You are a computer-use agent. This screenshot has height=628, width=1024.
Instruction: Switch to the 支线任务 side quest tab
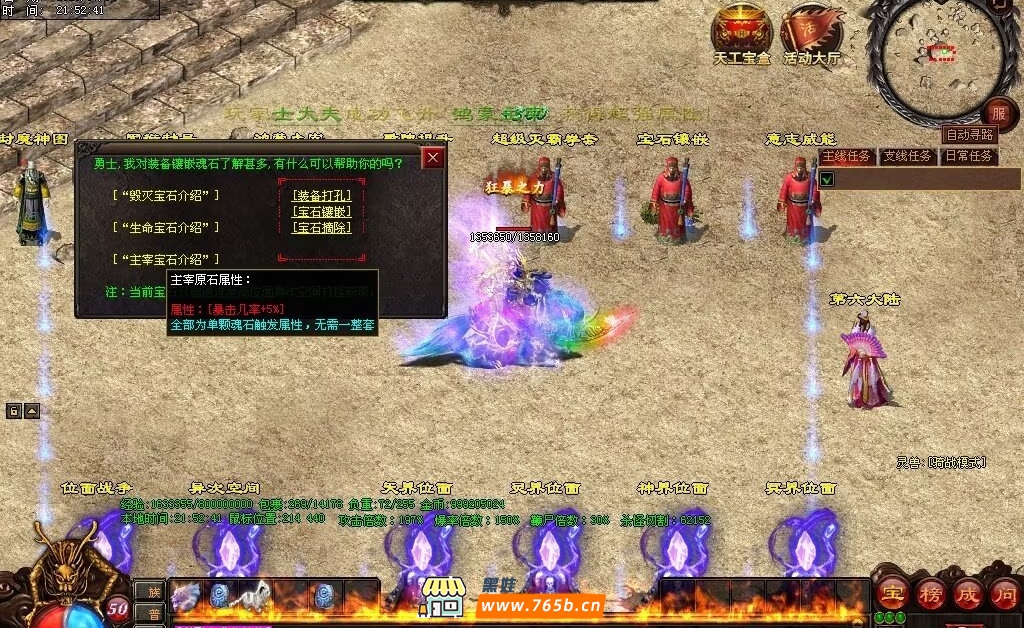point(907,156)
